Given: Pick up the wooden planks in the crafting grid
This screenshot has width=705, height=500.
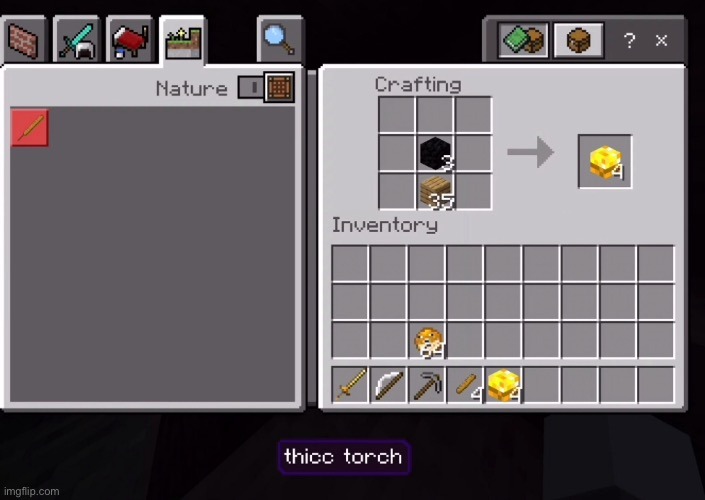Looking at the screenshot, I should tap(435, 191).
